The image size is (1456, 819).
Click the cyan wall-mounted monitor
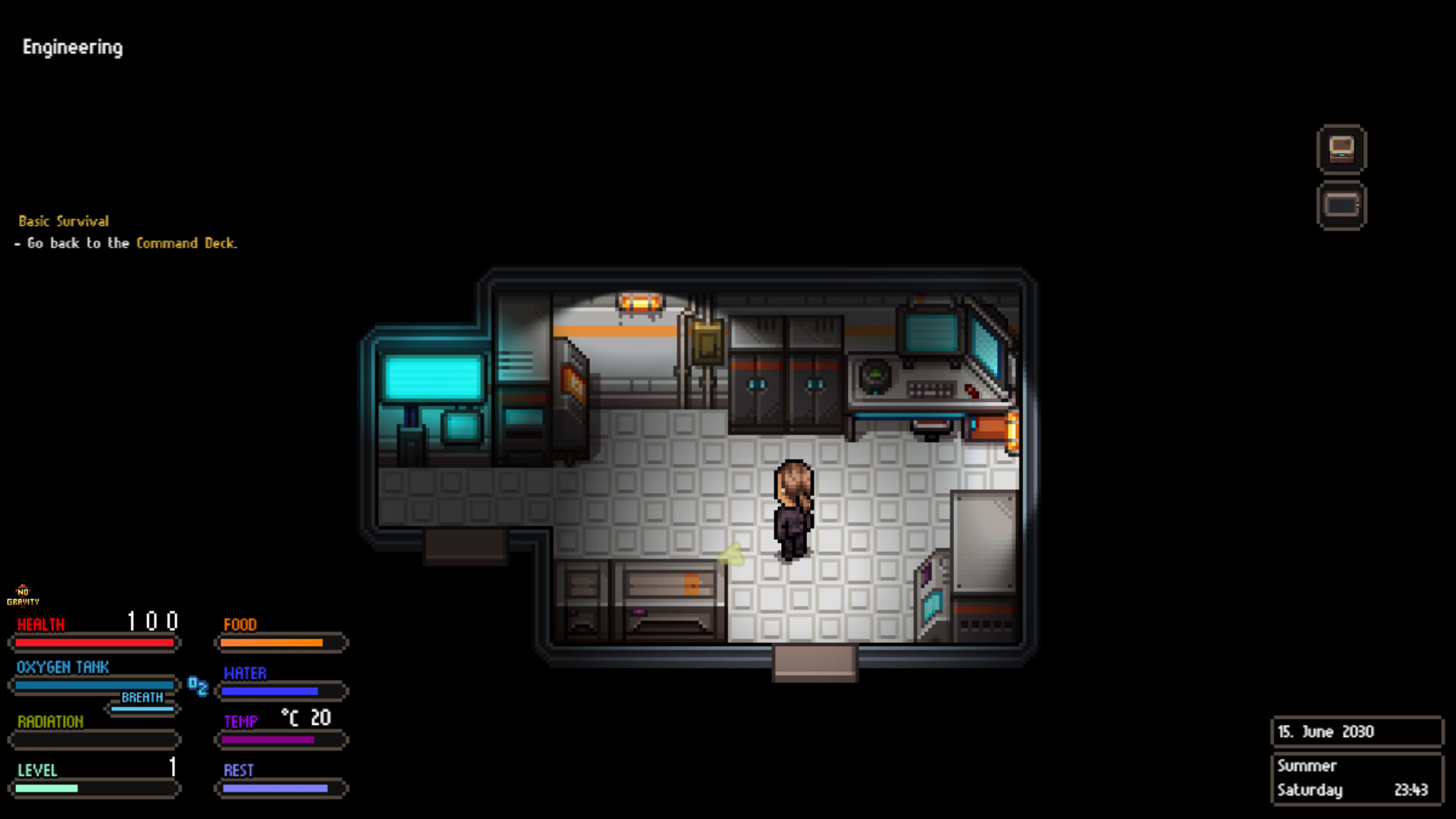click(433, 377)
